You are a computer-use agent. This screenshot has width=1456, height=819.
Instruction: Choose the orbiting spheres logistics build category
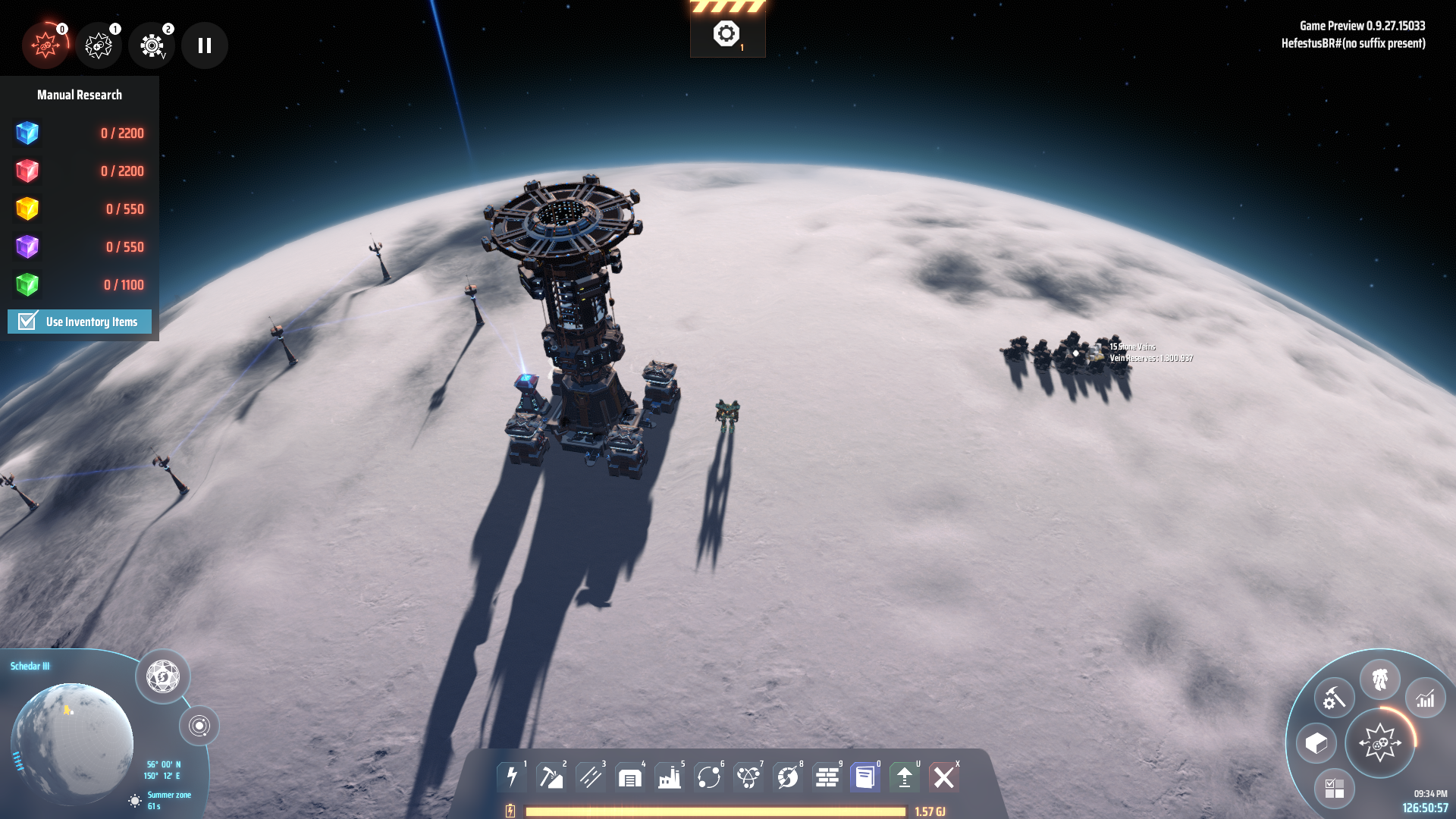(709, 777)
